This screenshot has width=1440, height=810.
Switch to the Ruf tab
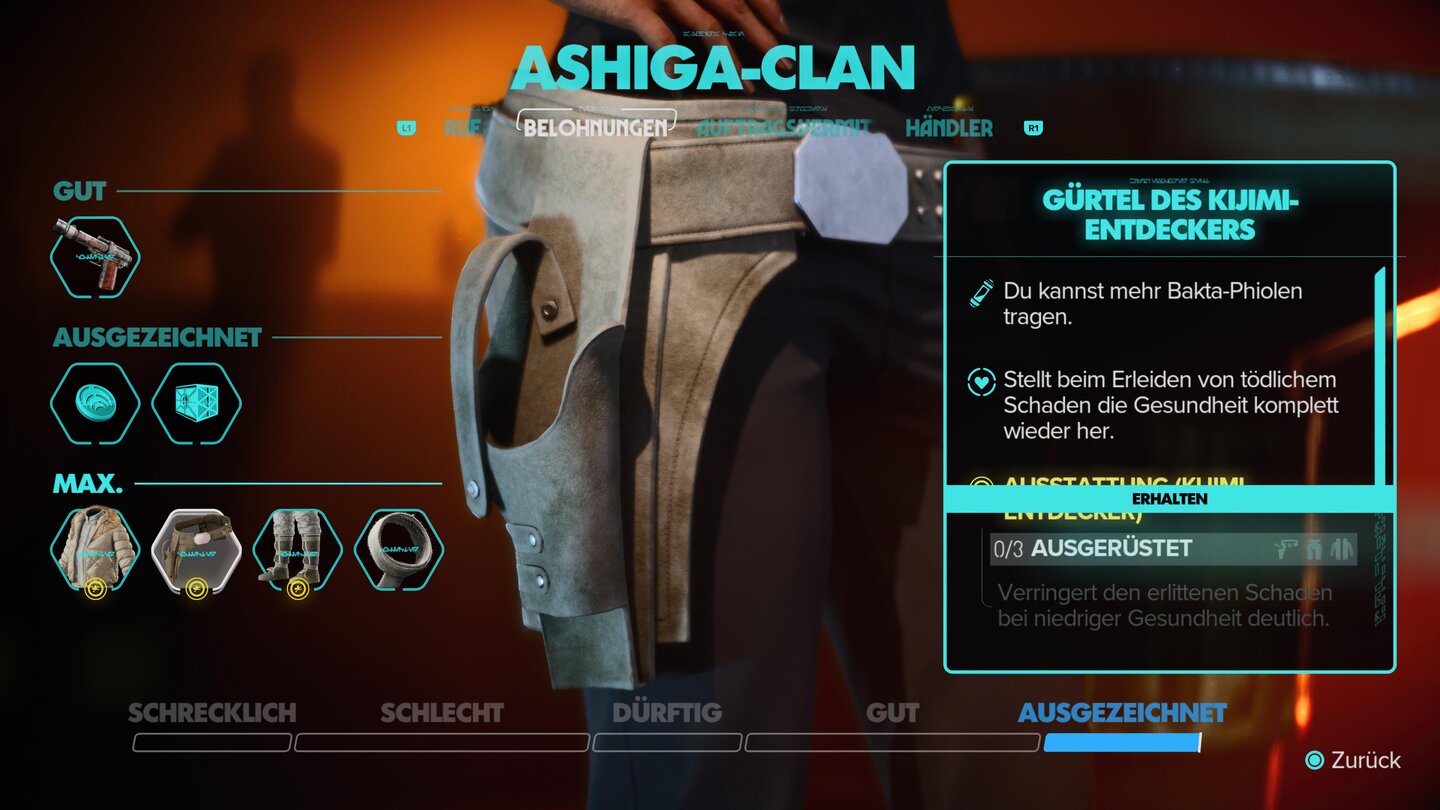tap(463, 128)
